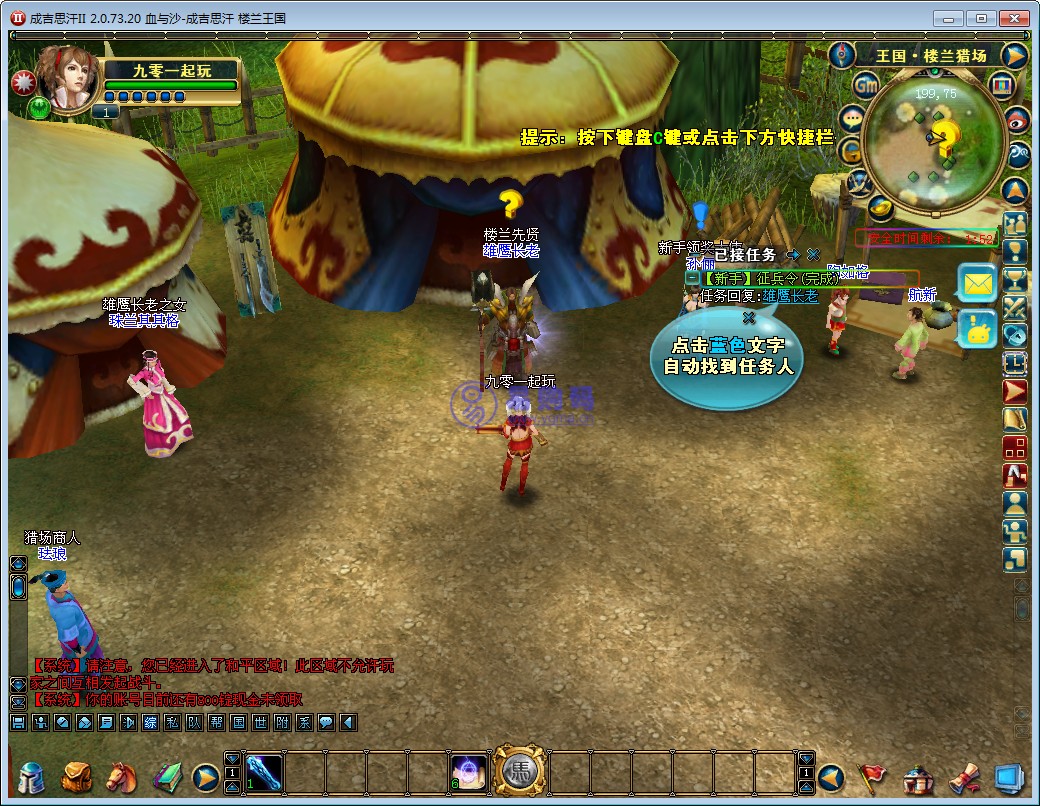Close the 已接任务 quest tracker
1040x806 pixels.
(814, 255)
